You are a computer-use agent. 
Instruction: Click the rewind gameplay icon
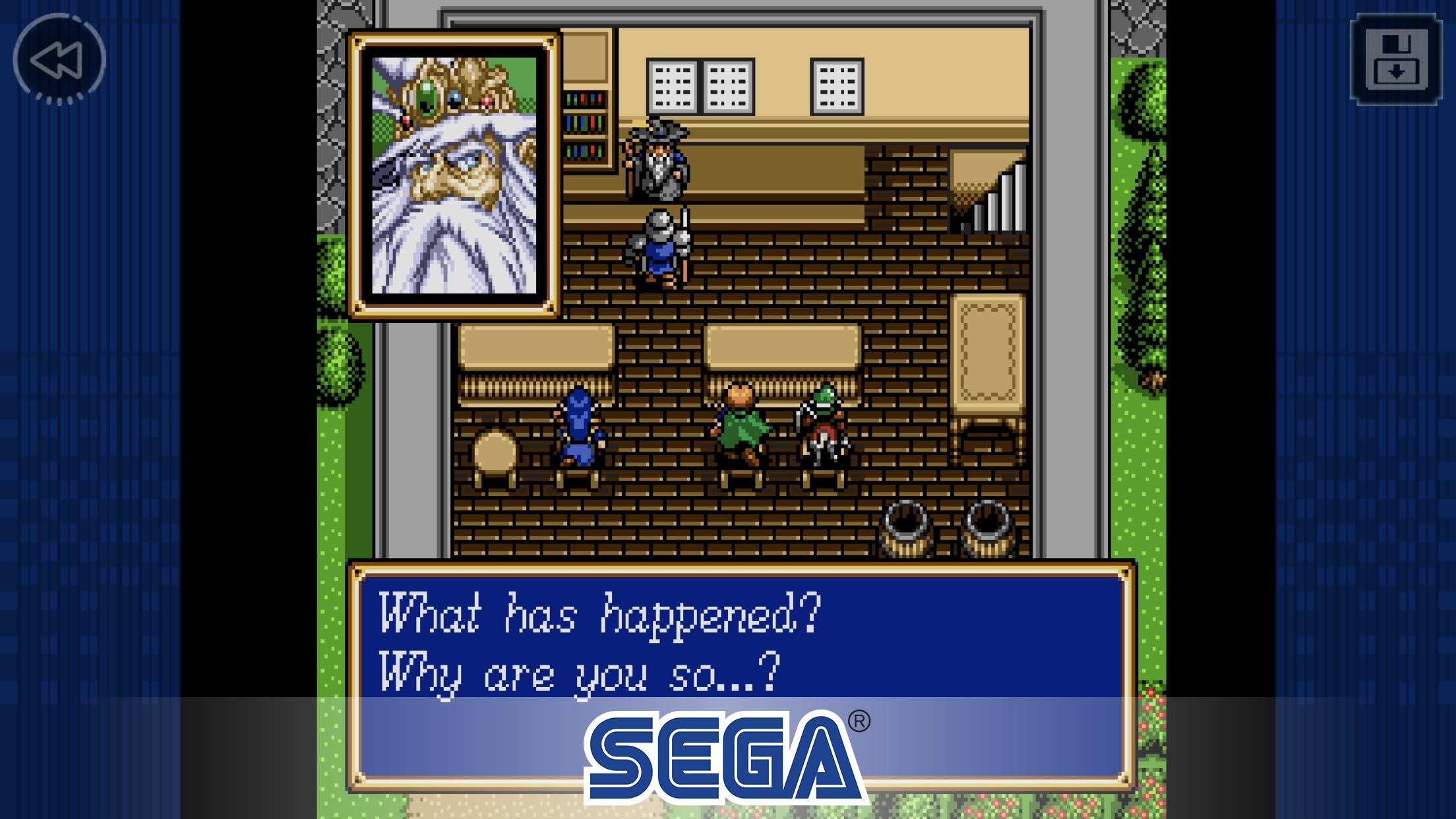[58, 58]
